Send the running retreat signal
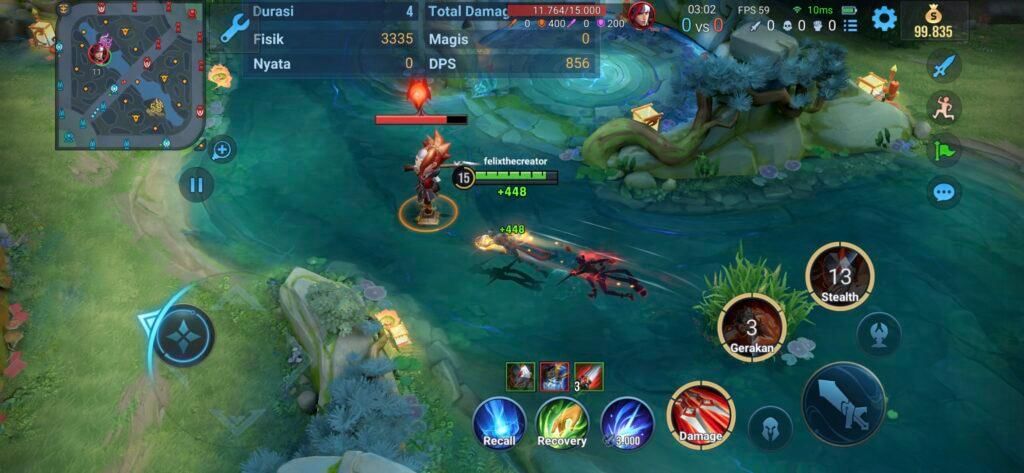Viewport: 1024px width, 473px height. (x=943, y=107)
